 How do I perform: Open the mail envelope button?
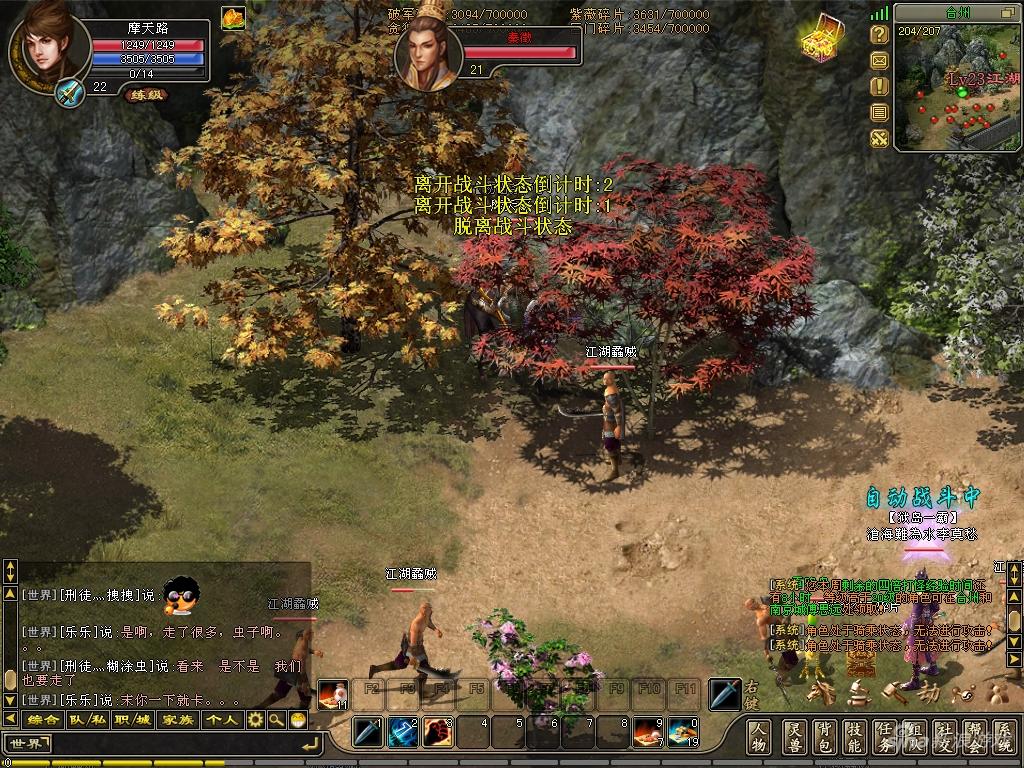click(x=879, y=60)
